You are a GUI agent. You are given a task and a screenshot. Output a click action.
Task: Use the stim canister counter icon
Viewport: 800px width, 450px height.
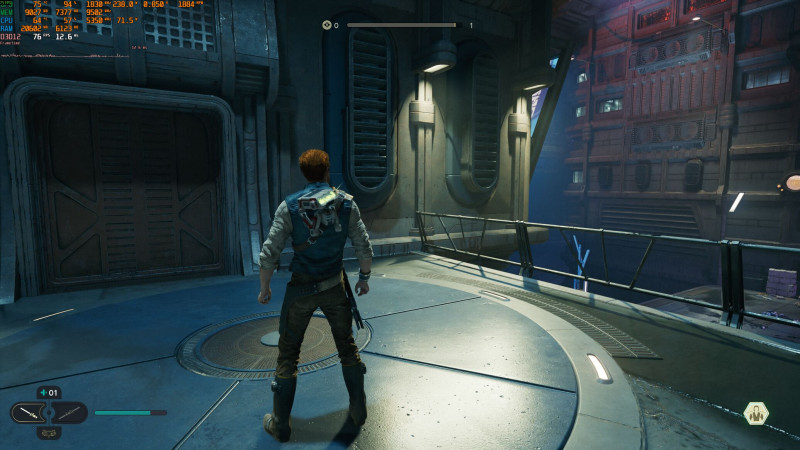(x=48, y=393)
